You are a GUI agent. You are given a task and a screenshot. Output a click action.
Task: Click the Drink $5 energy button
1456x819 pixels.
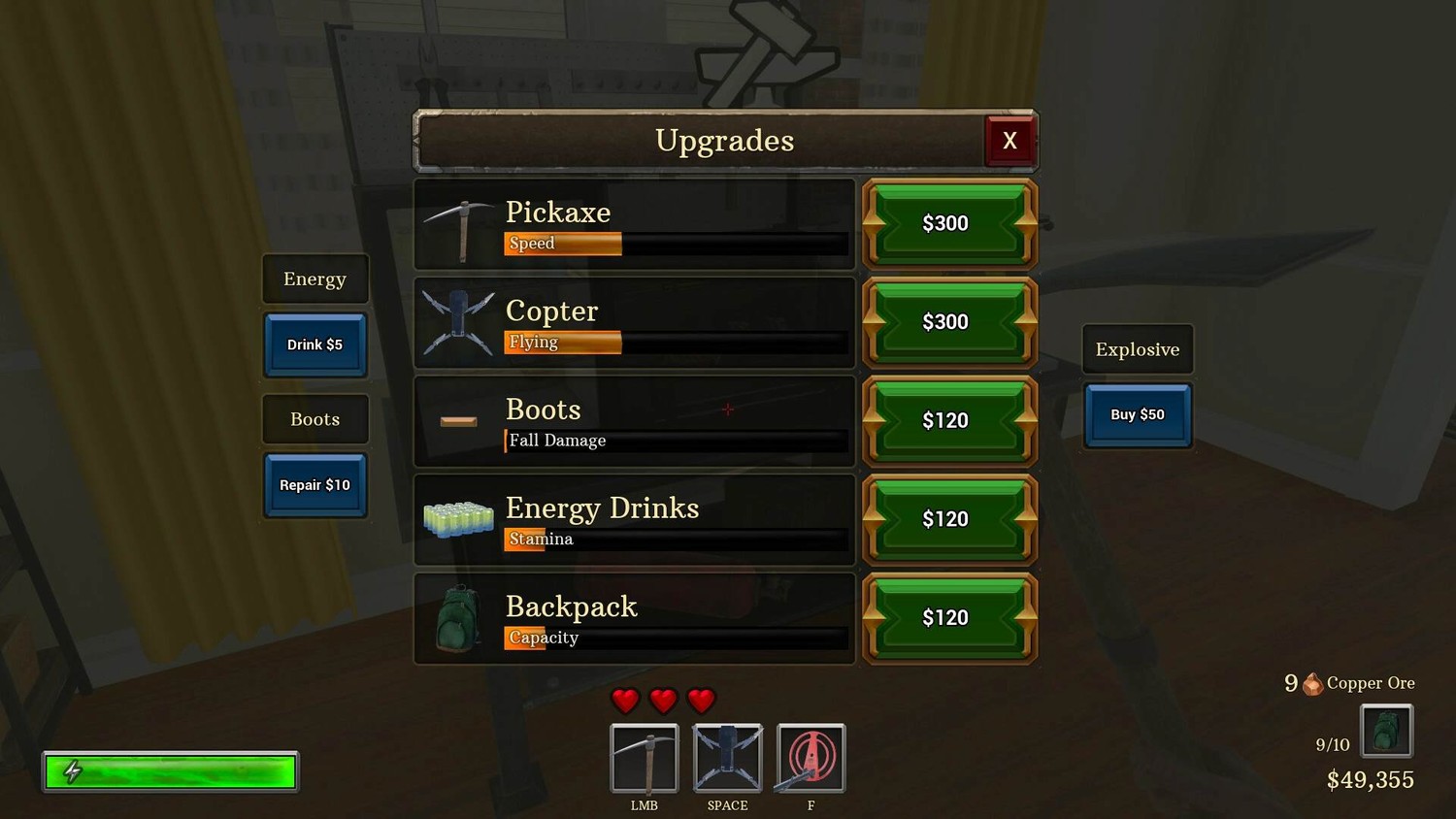pyautogui.click(x=315, y=344)
